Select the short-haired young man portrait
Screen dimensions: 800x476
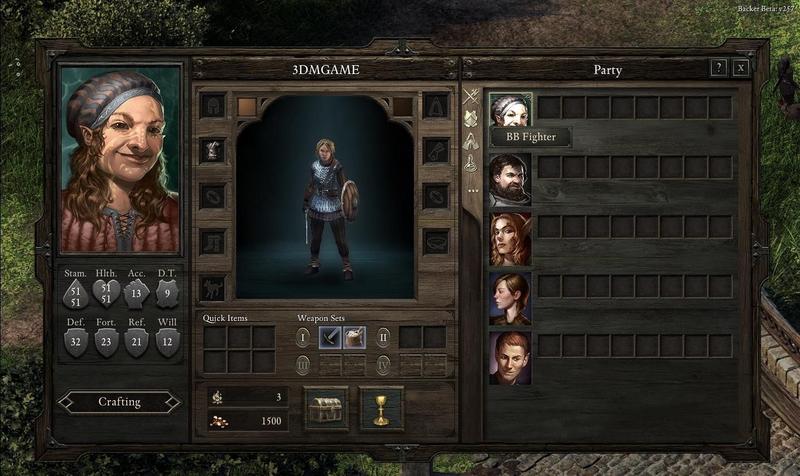[x=510, y=358]
